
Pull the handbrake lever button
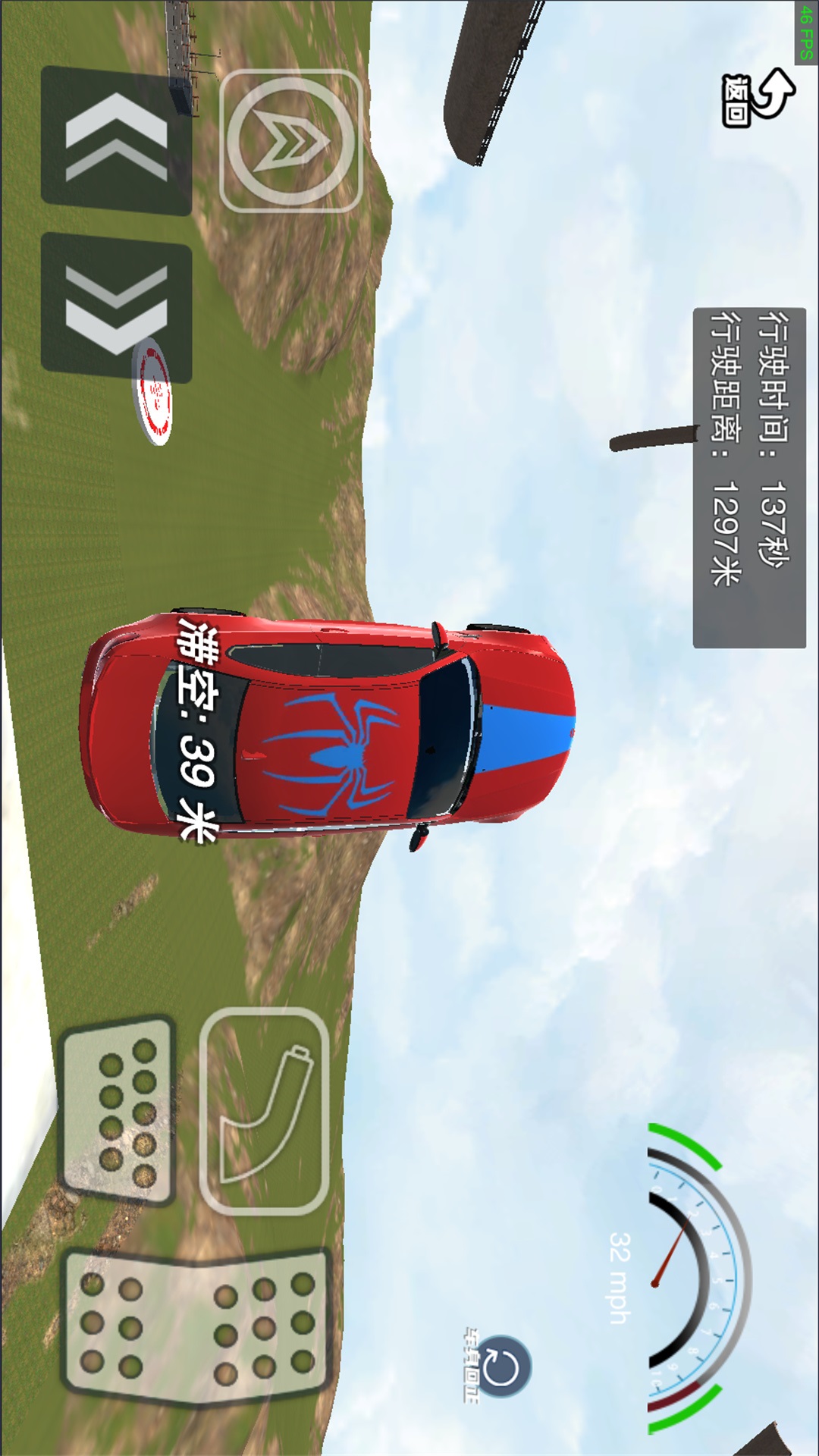[265, 1112]
